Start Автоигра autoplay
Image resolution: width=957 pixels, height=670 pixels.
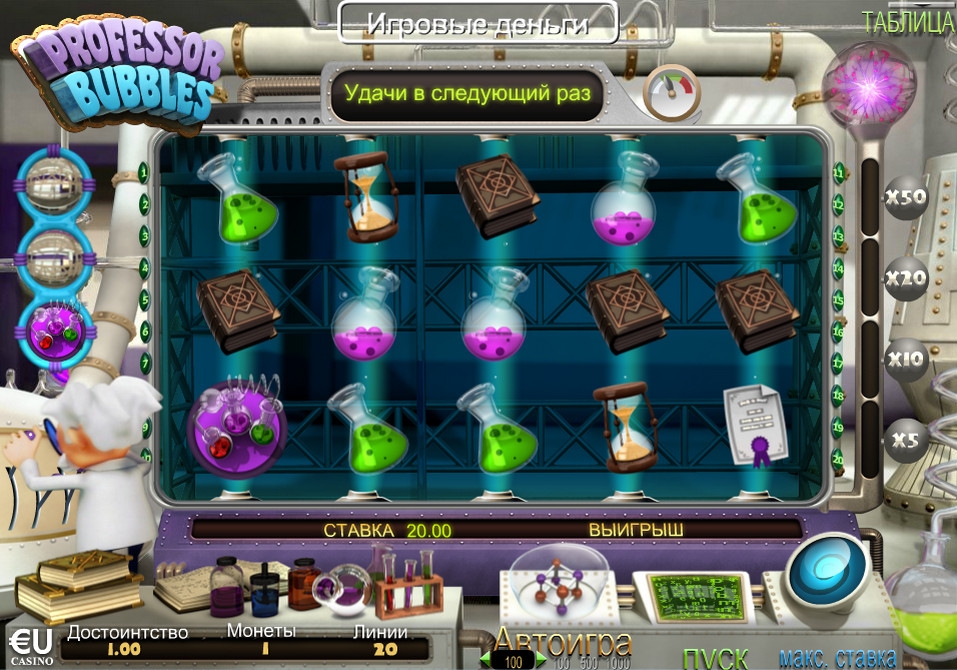tap(563, 641)
